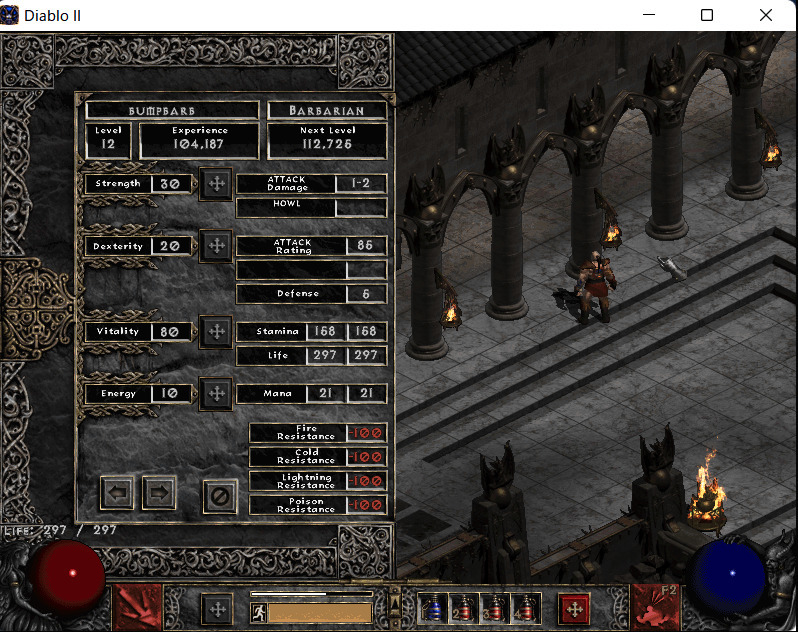Click the left arrow button in character panel
798x632 pixels.
point(117,492)
